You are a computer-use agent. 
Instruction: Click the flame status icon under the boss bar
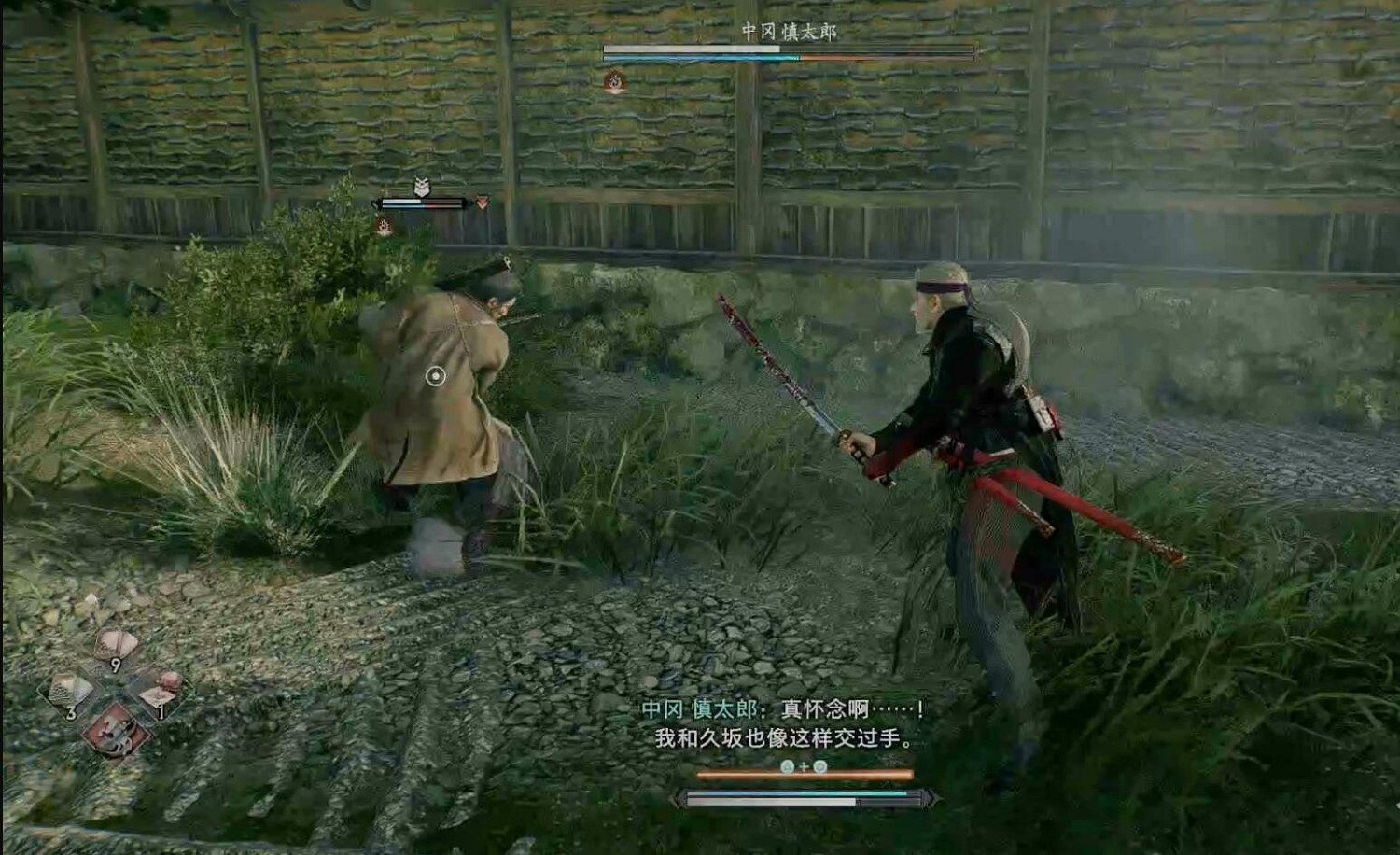(x=615, y=81)
